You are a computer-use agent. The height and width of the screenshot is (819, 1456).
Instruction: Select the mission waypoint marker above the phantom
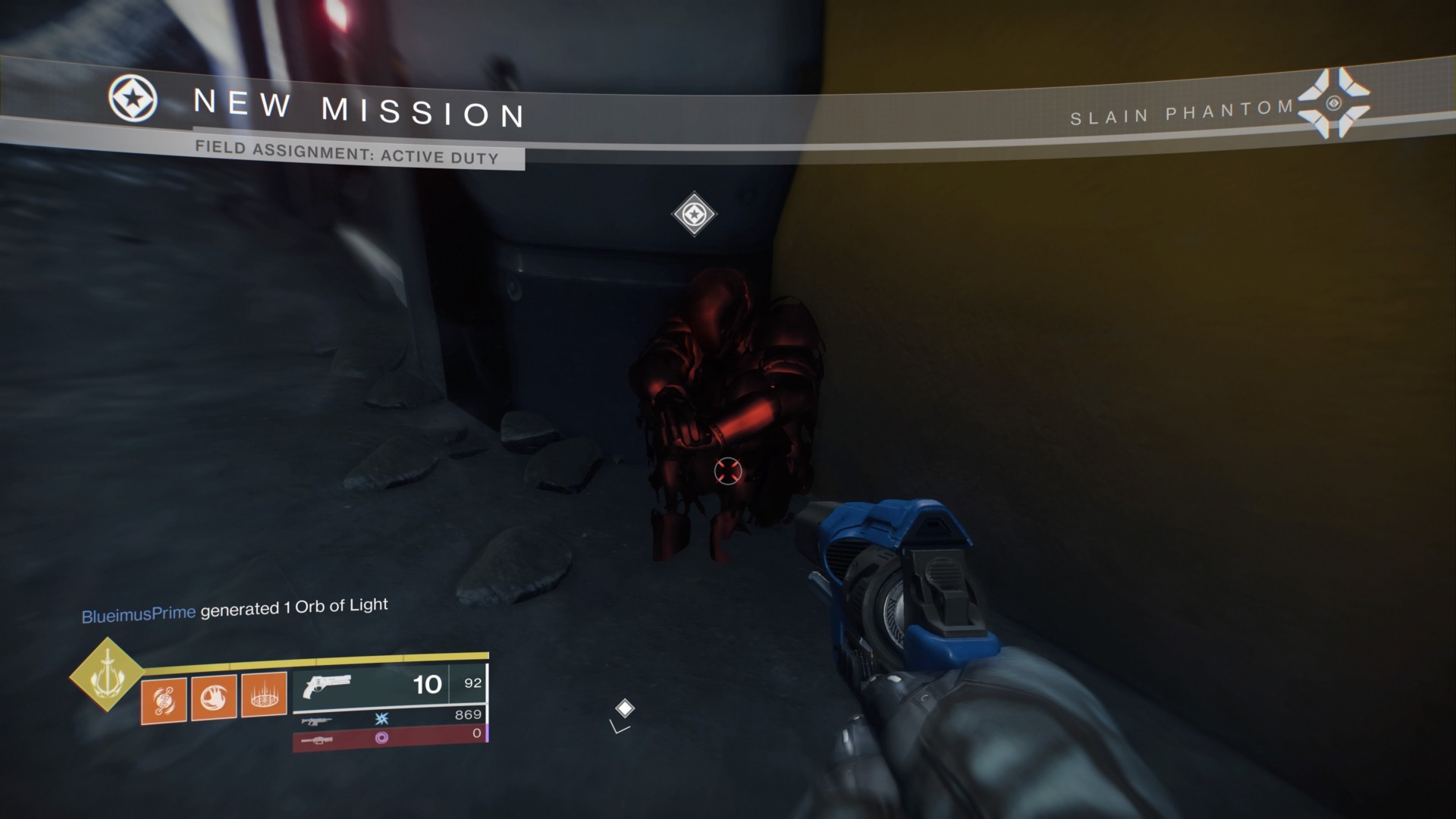click(x=694, y=214)
